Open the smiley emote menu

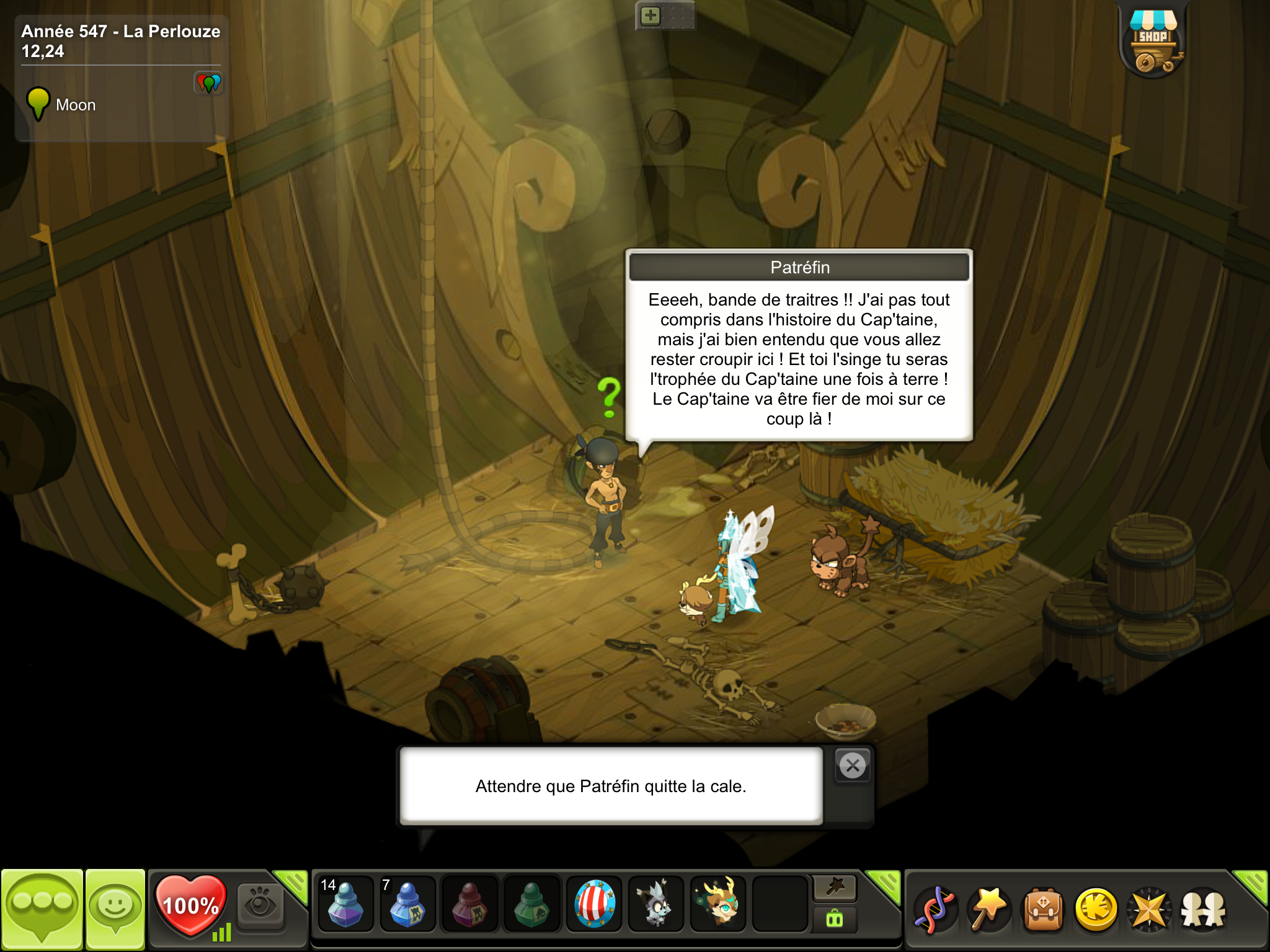[x=115, y=909]
